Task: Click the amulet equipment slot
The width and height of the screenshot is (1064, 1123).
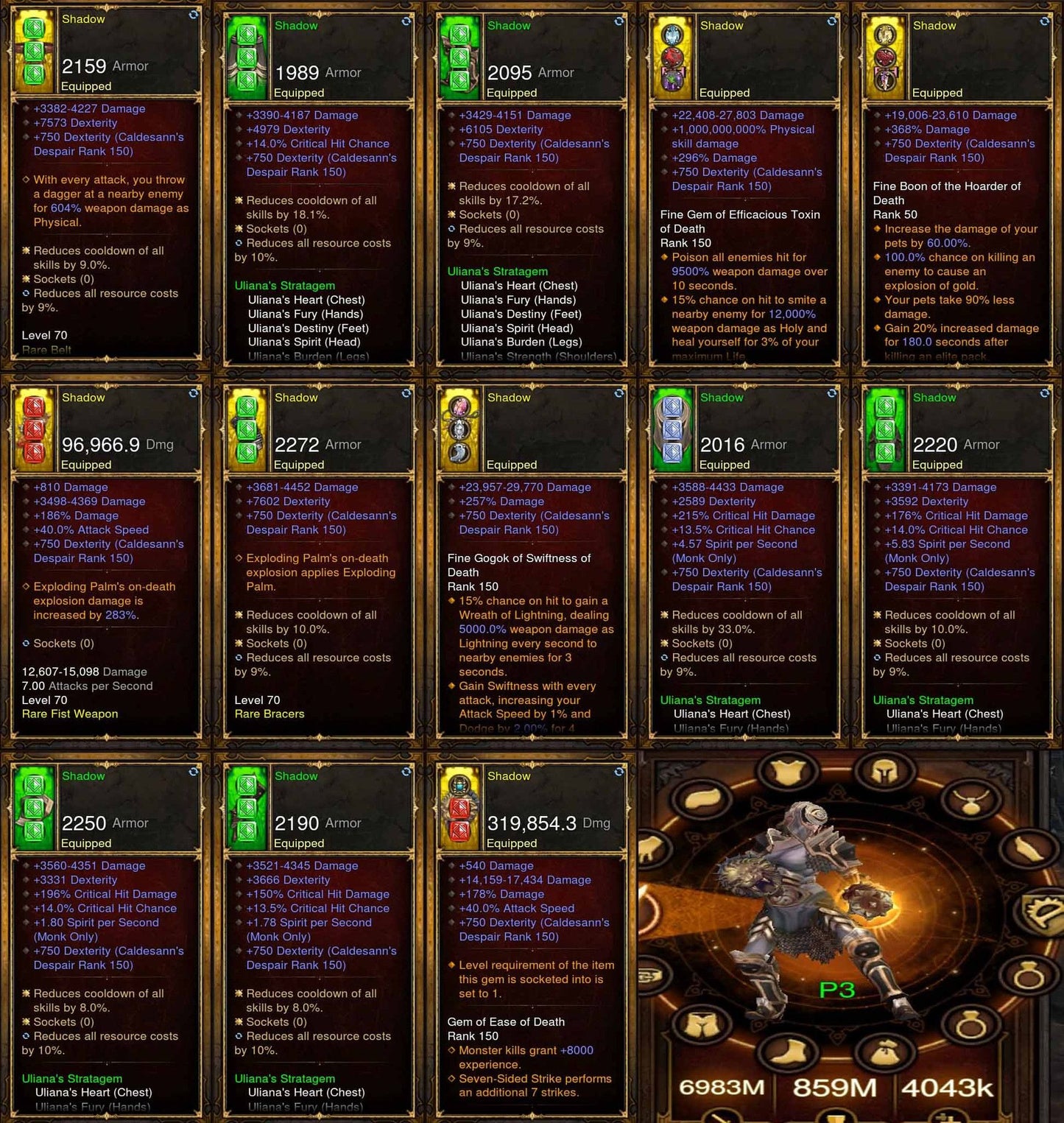Action: 970,800
